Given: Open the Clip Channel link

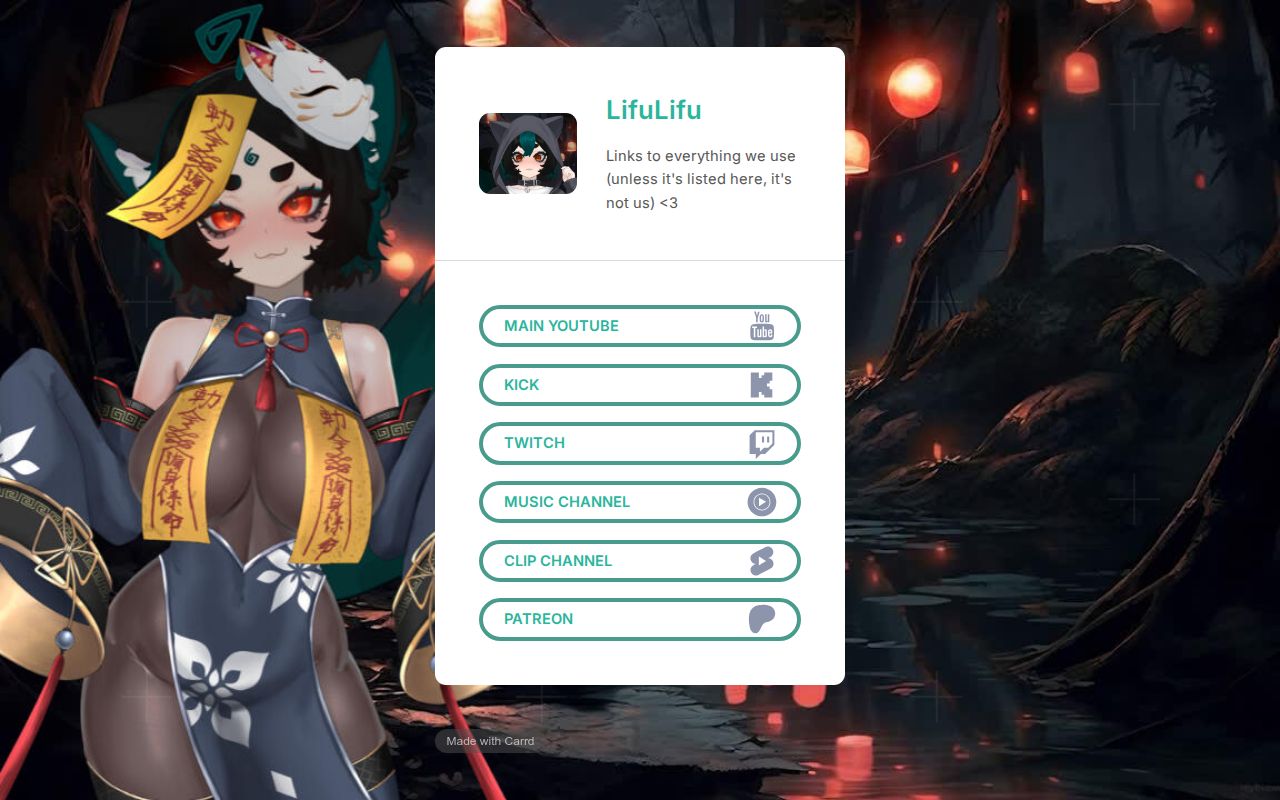Looking at the screenshot, I should pos(640,560).
